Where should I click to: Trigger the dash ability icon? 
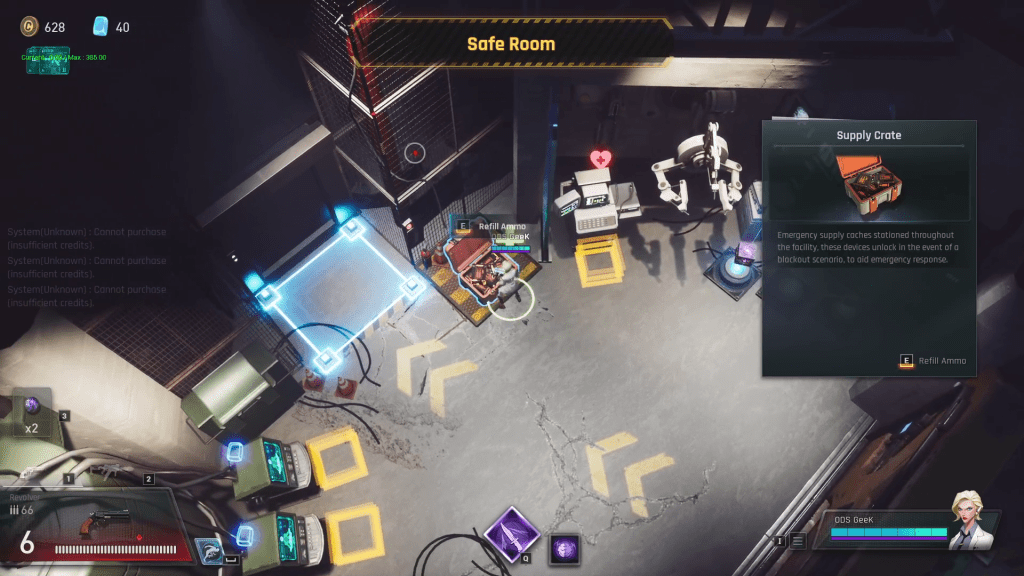point(208,552)
